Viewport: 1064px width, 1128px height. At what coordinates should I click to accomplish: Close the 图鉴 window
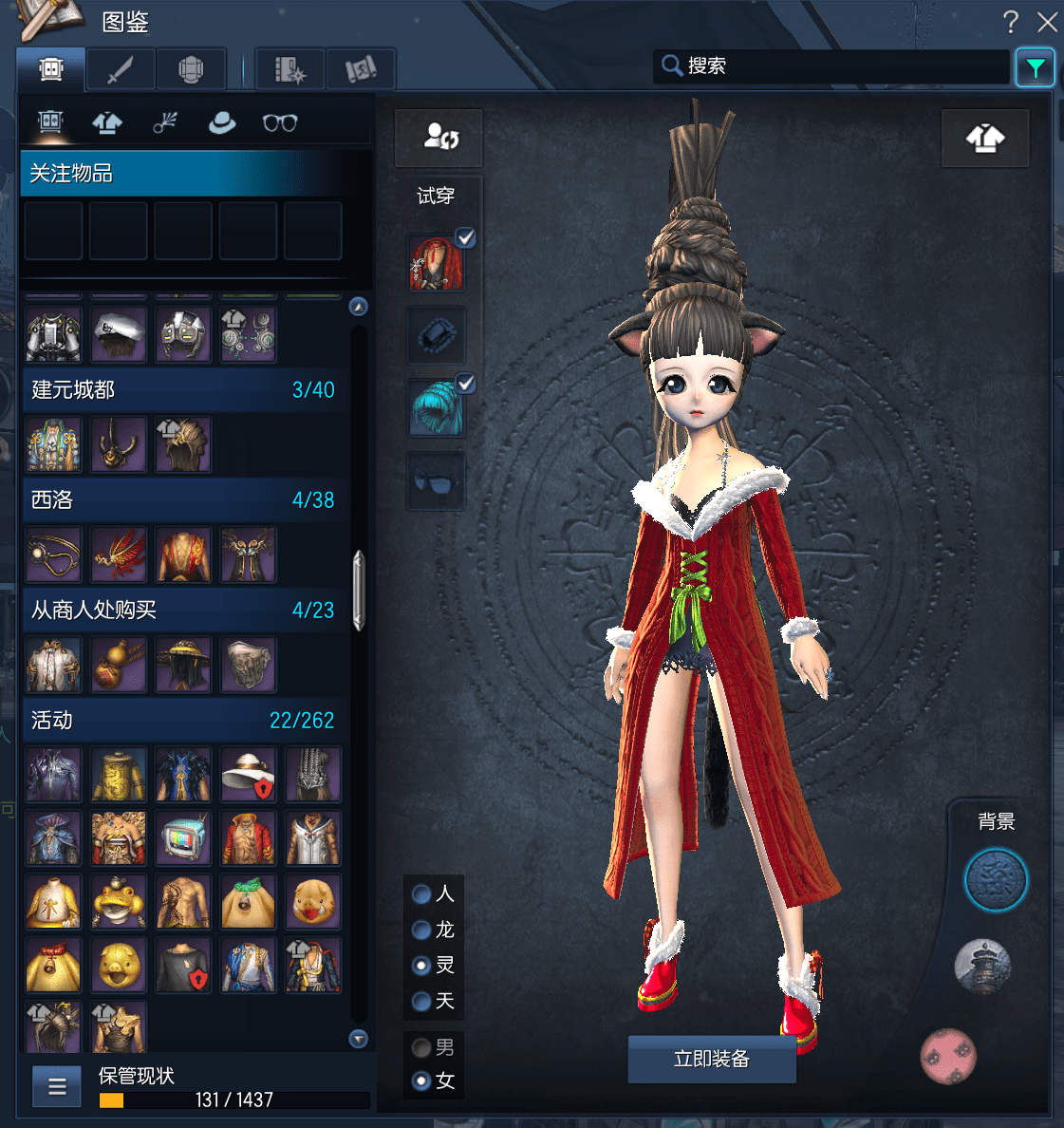pyautogui.click(x=1047, y=22)
